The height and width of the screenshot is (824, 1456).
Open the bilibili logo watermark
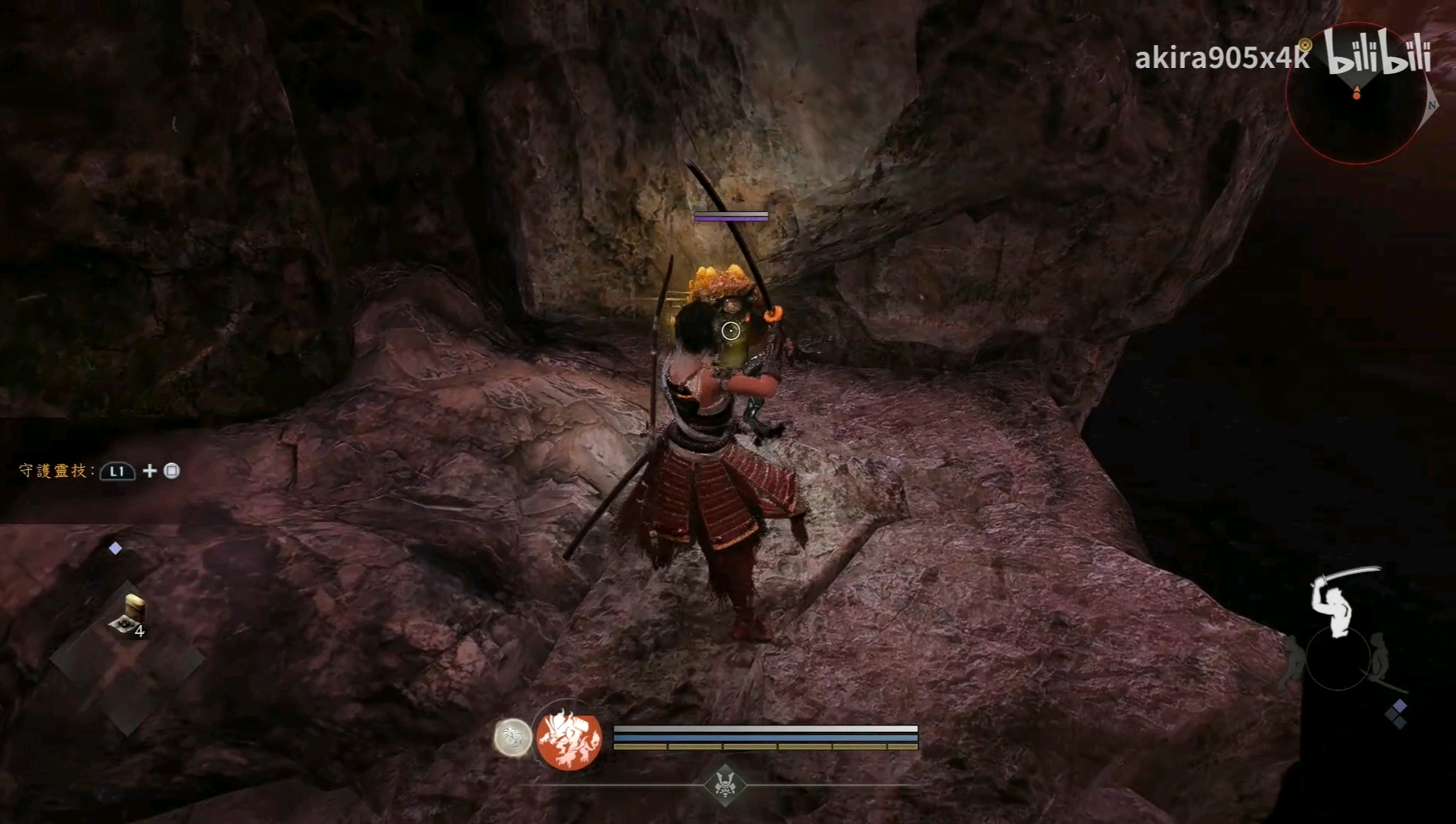click(1378, 53)
